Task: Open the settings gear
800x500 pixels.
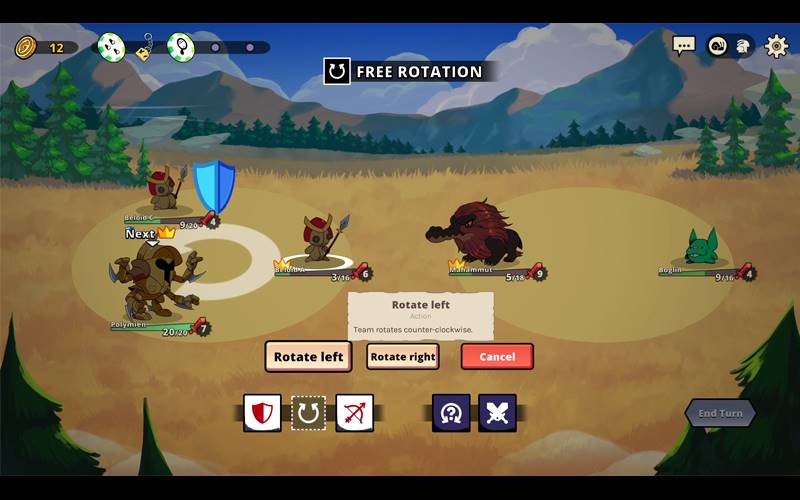Action: (776, 46)
